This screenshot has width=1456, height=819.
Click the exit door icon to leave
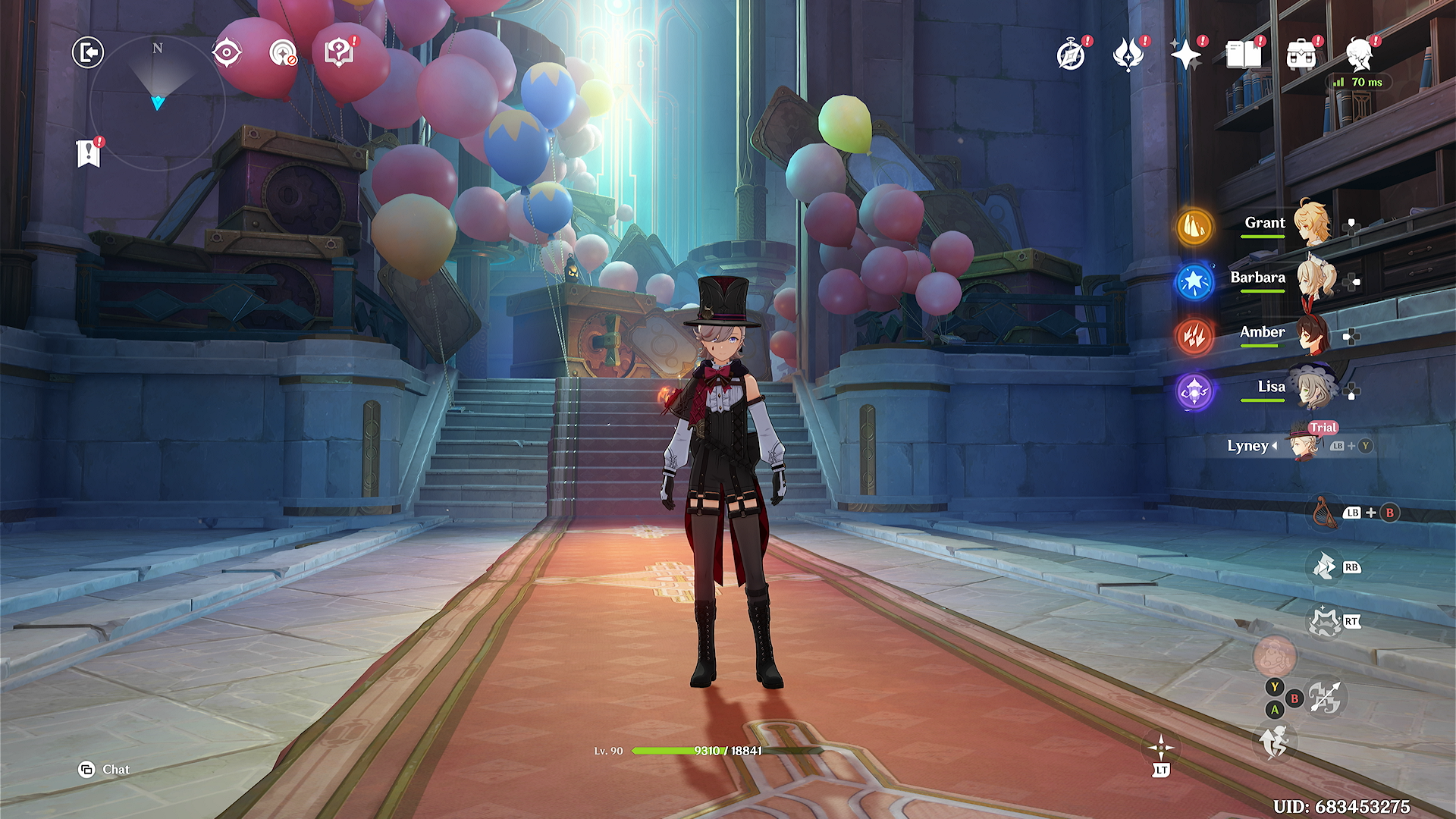(88, 53)
